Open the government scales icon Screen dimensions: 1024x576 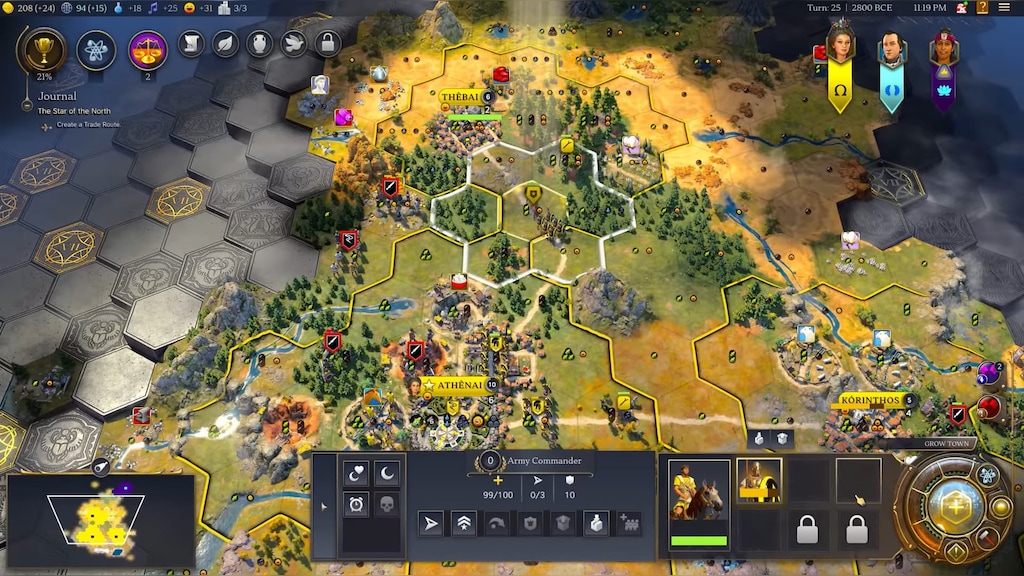[x=148, y=50]
